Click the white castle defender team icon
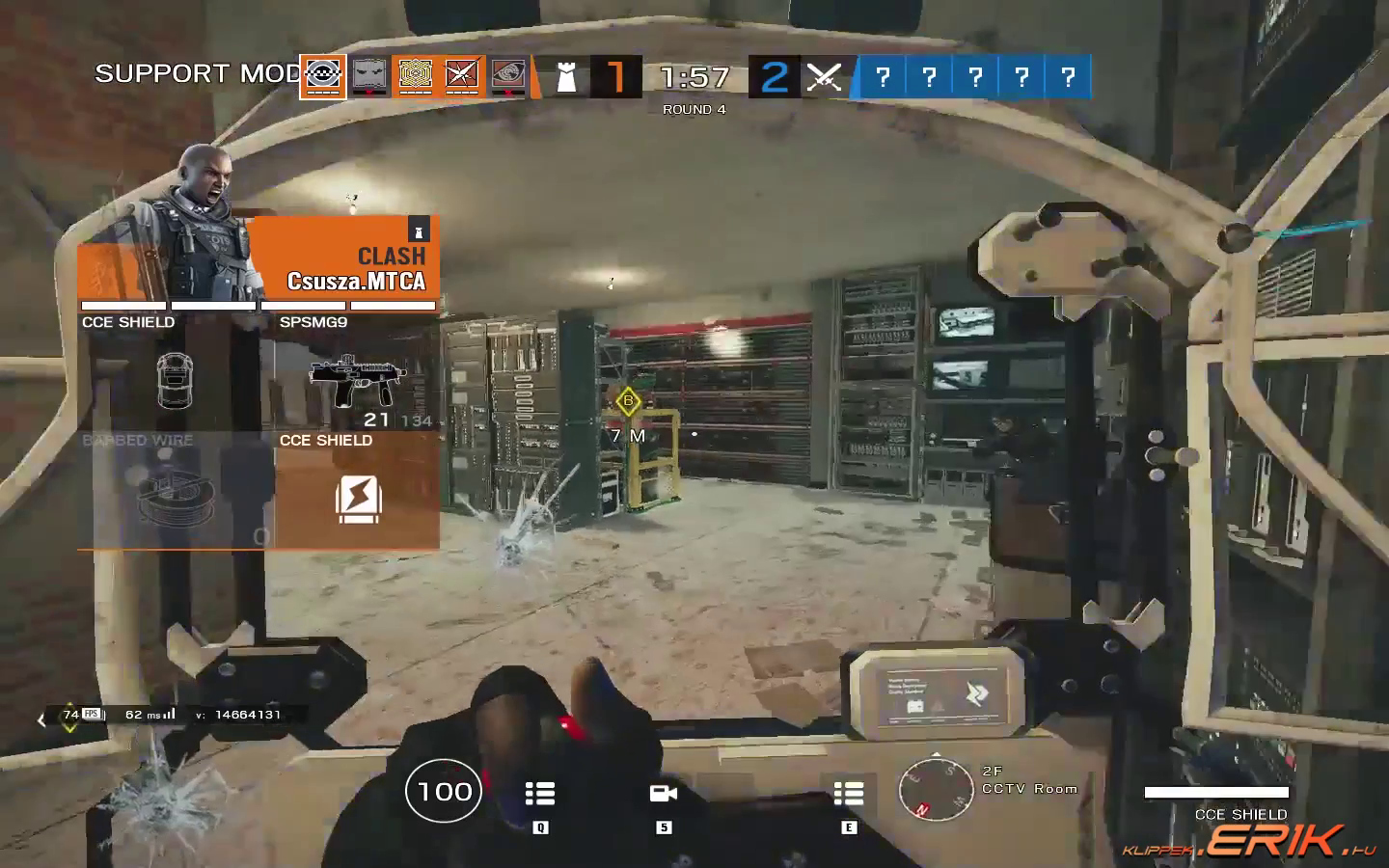Viewport: 1389px width, 868px height. (567, 77)
